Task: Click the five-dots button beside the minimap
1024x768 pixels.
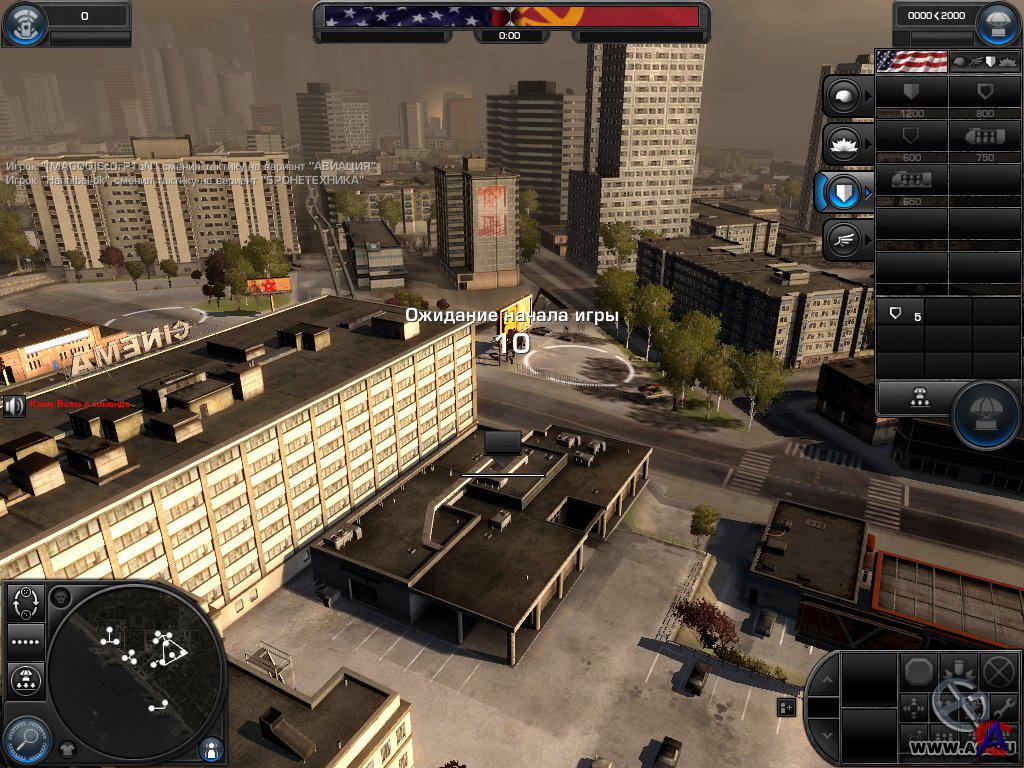Action: point(26,641)
